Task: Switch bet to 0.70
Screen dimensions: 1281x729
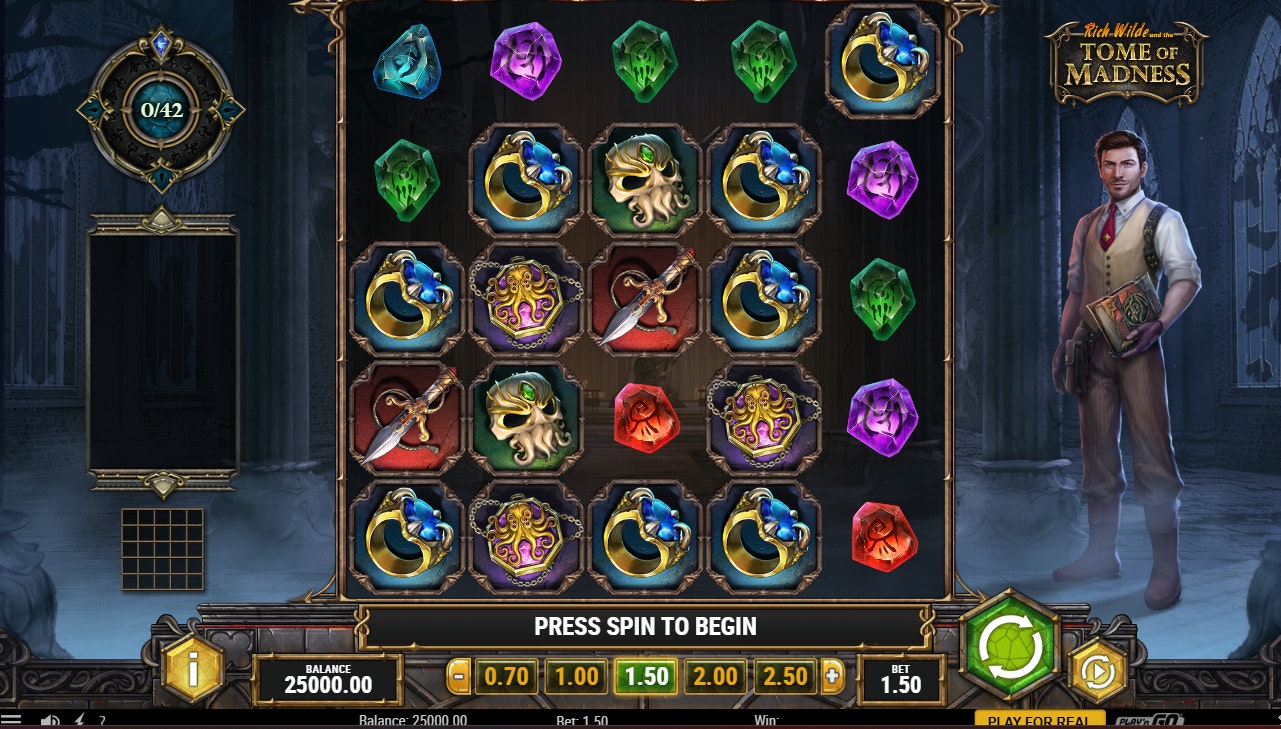Action: pos(506,676)
